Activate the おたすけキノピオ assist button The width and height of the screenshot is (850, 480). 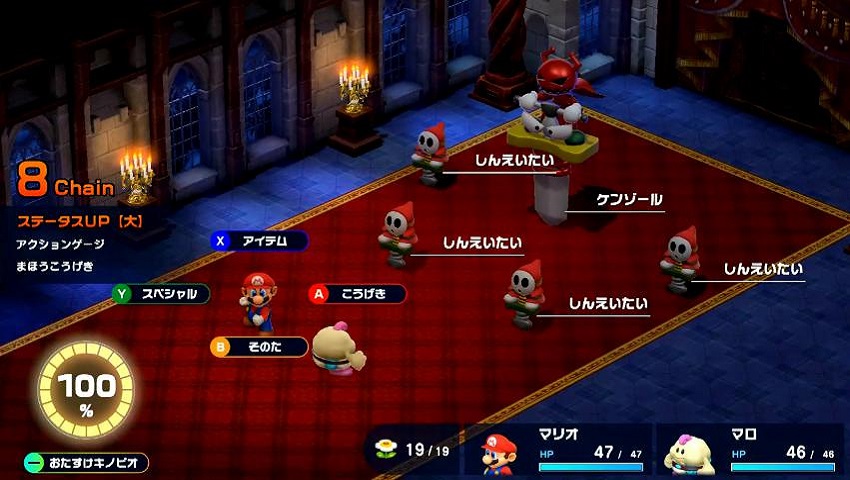[87, 463]
